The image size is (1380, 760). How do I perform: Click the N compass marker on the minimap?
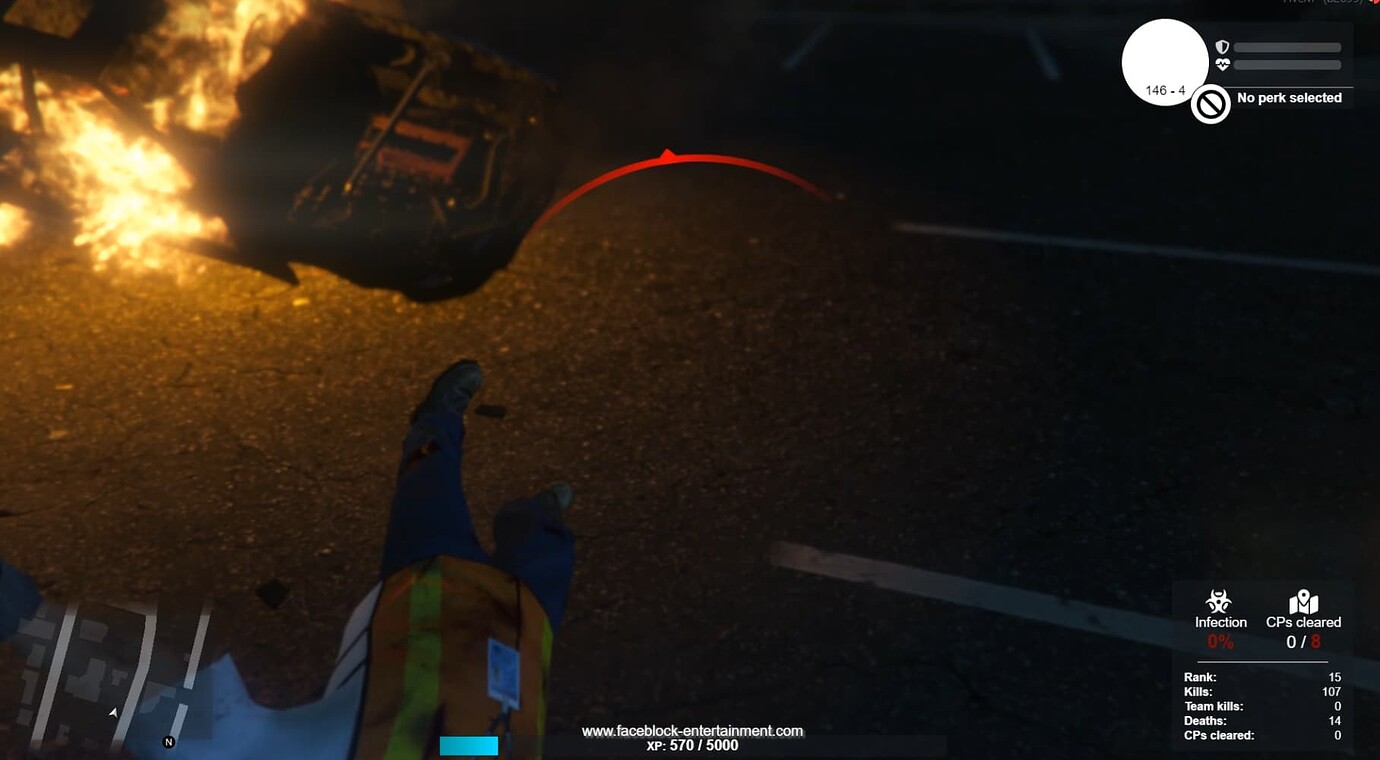click(x=166, y=744)
